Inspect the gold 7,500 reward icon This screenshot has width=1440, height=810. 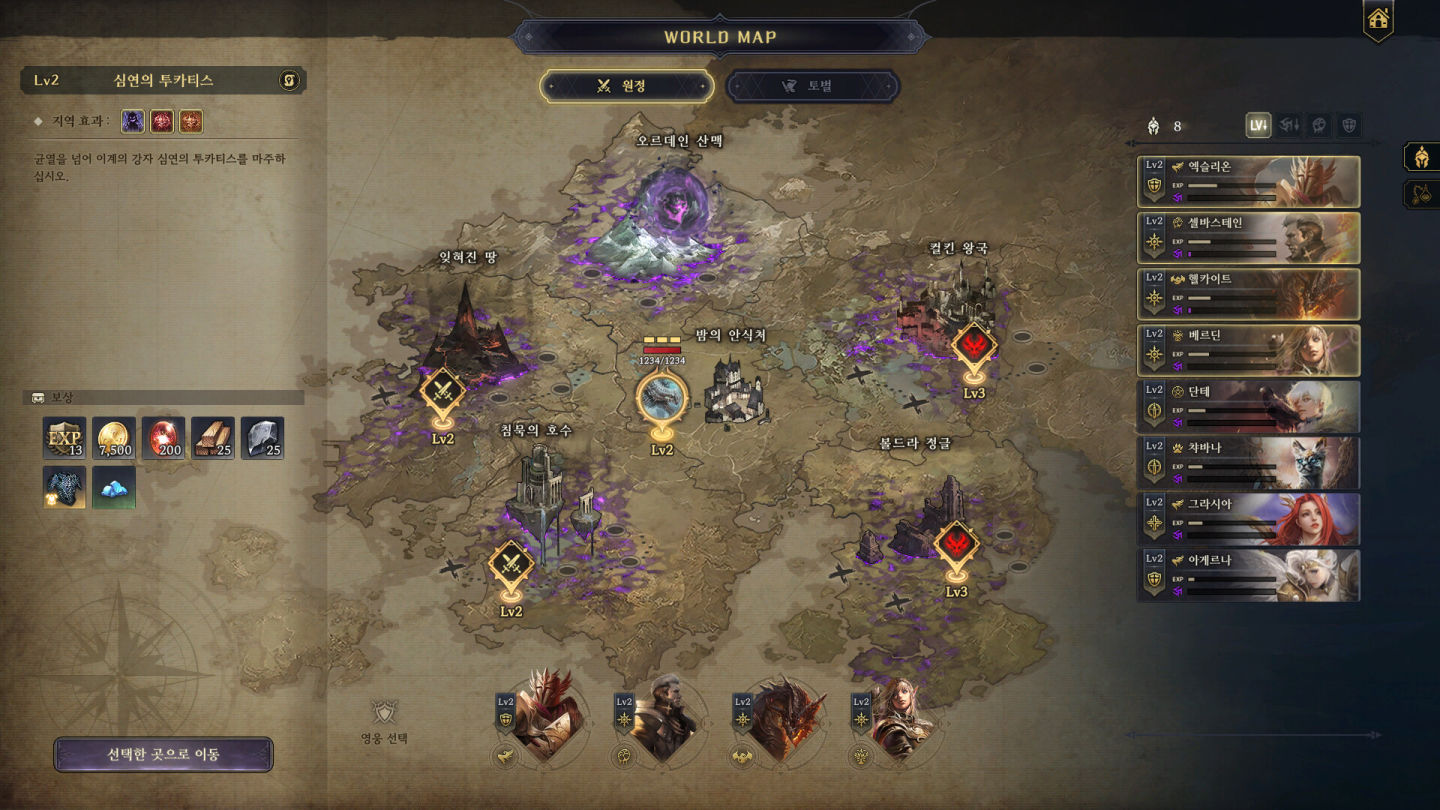click(114, 438)
